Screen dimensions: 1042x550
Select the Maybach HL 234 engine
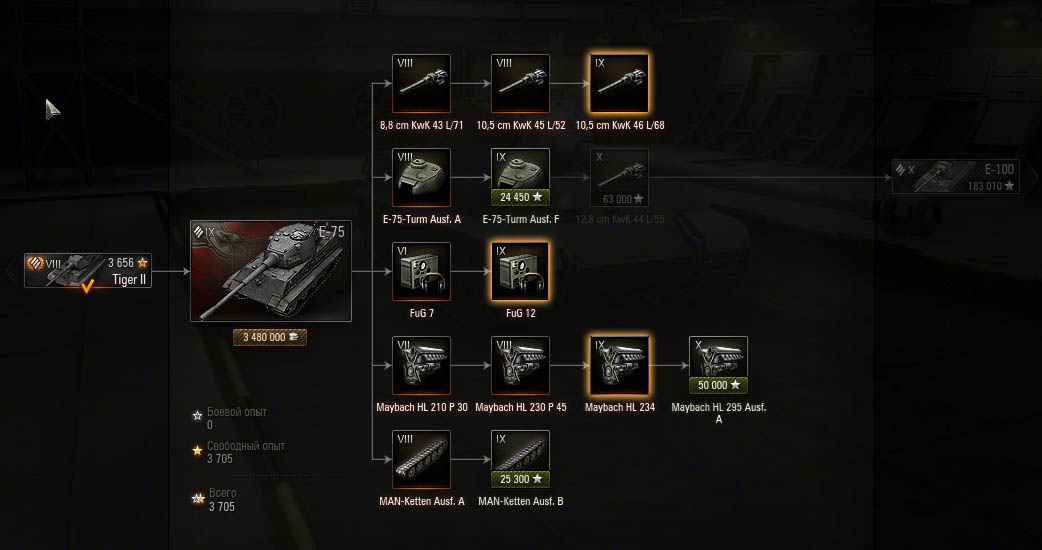tap(619, 365)
